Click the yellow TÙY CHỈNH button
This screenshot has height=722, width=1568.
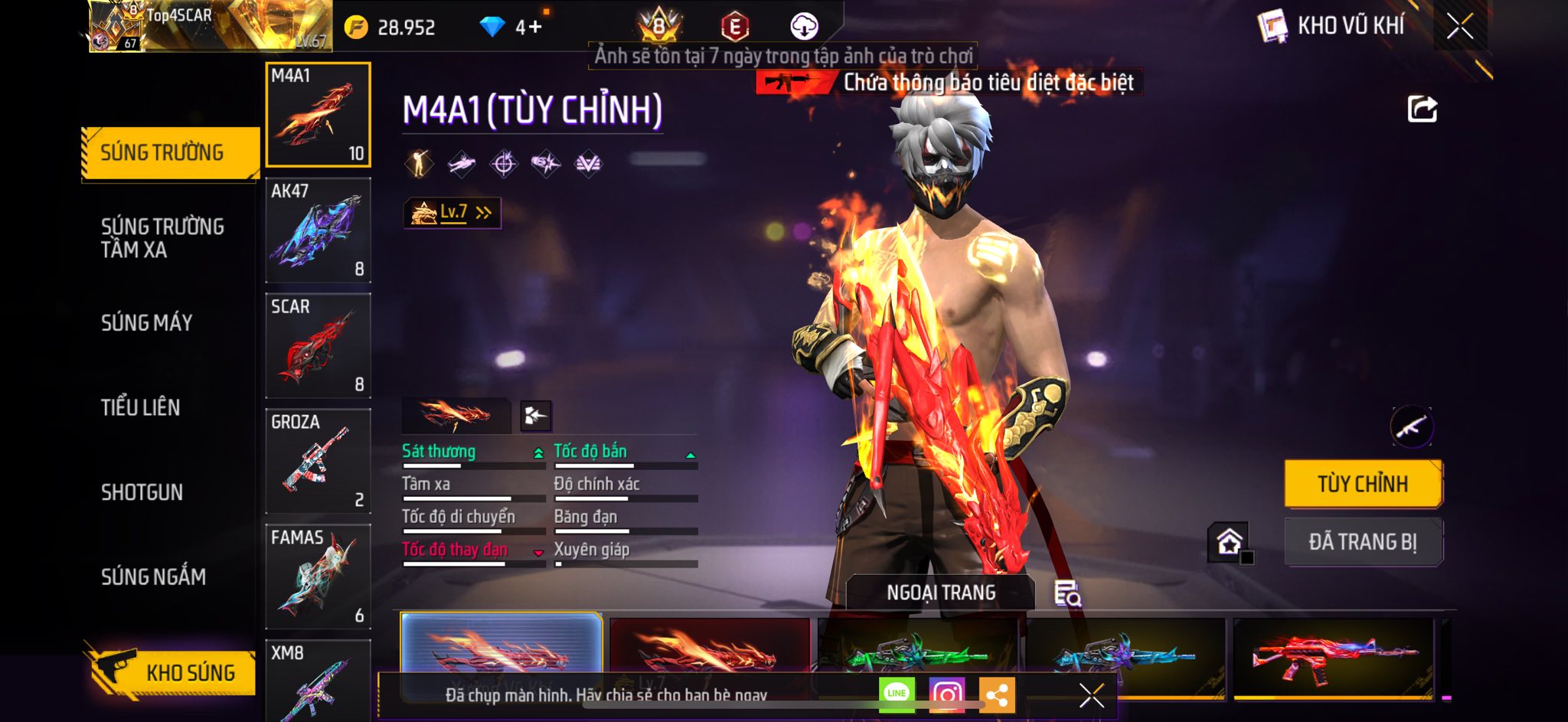[x=1363, y=484]
